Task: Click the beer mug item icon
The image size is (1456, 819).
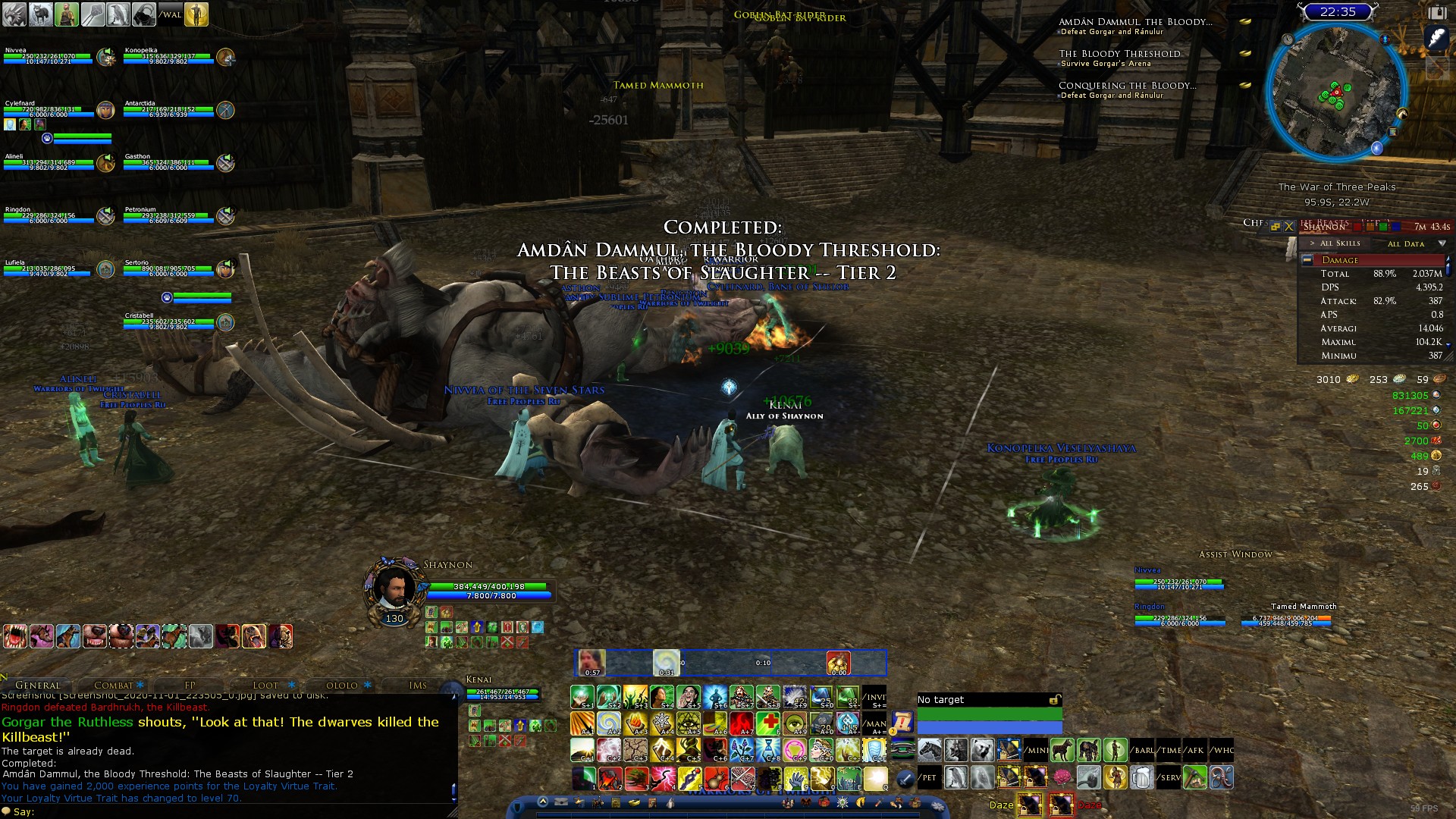Action: click(x=1141, y=777)
